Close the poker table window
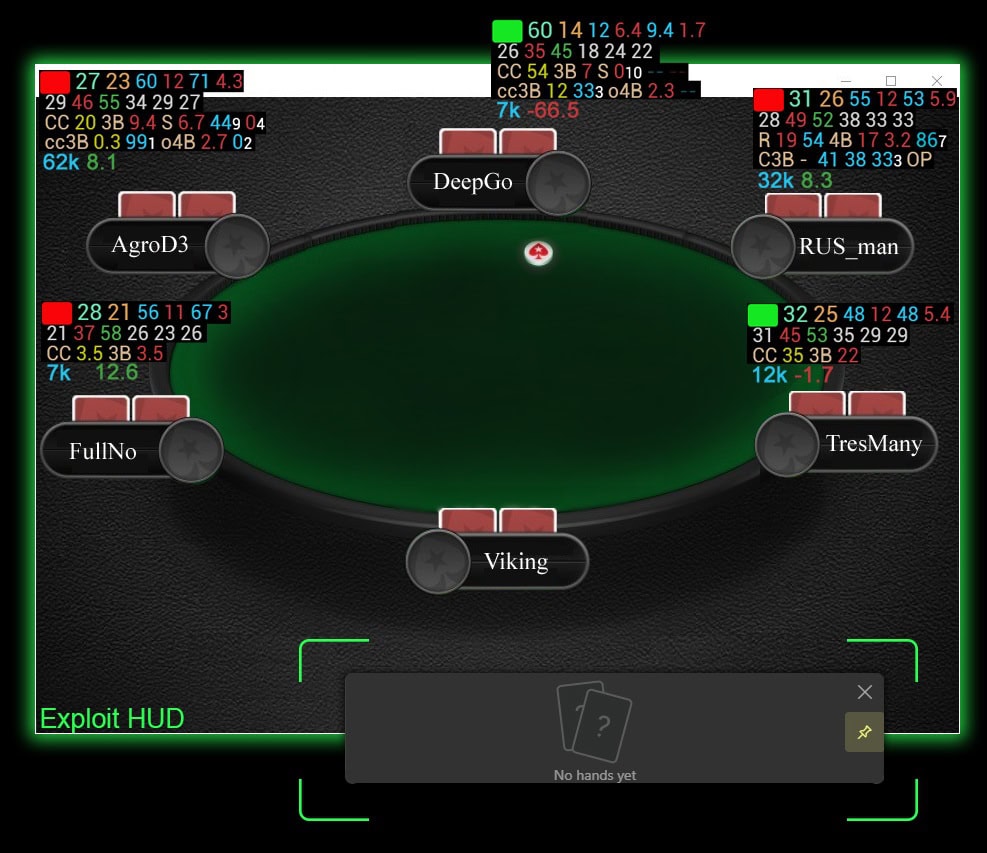 (937, 81)
